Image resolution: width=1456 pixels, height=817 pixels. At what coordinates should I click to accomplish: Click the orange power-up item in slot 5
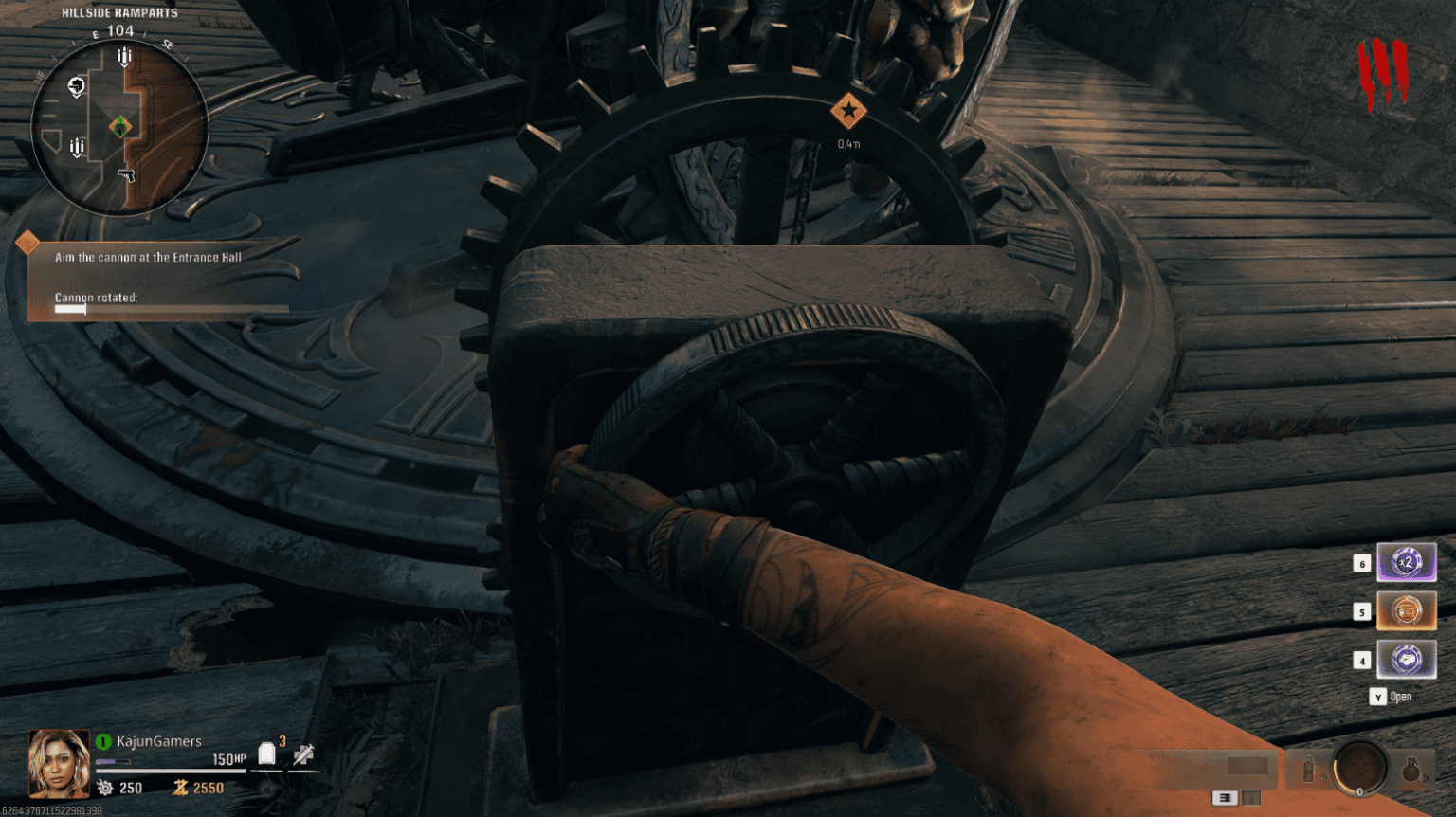click(x=1406, y=611)
